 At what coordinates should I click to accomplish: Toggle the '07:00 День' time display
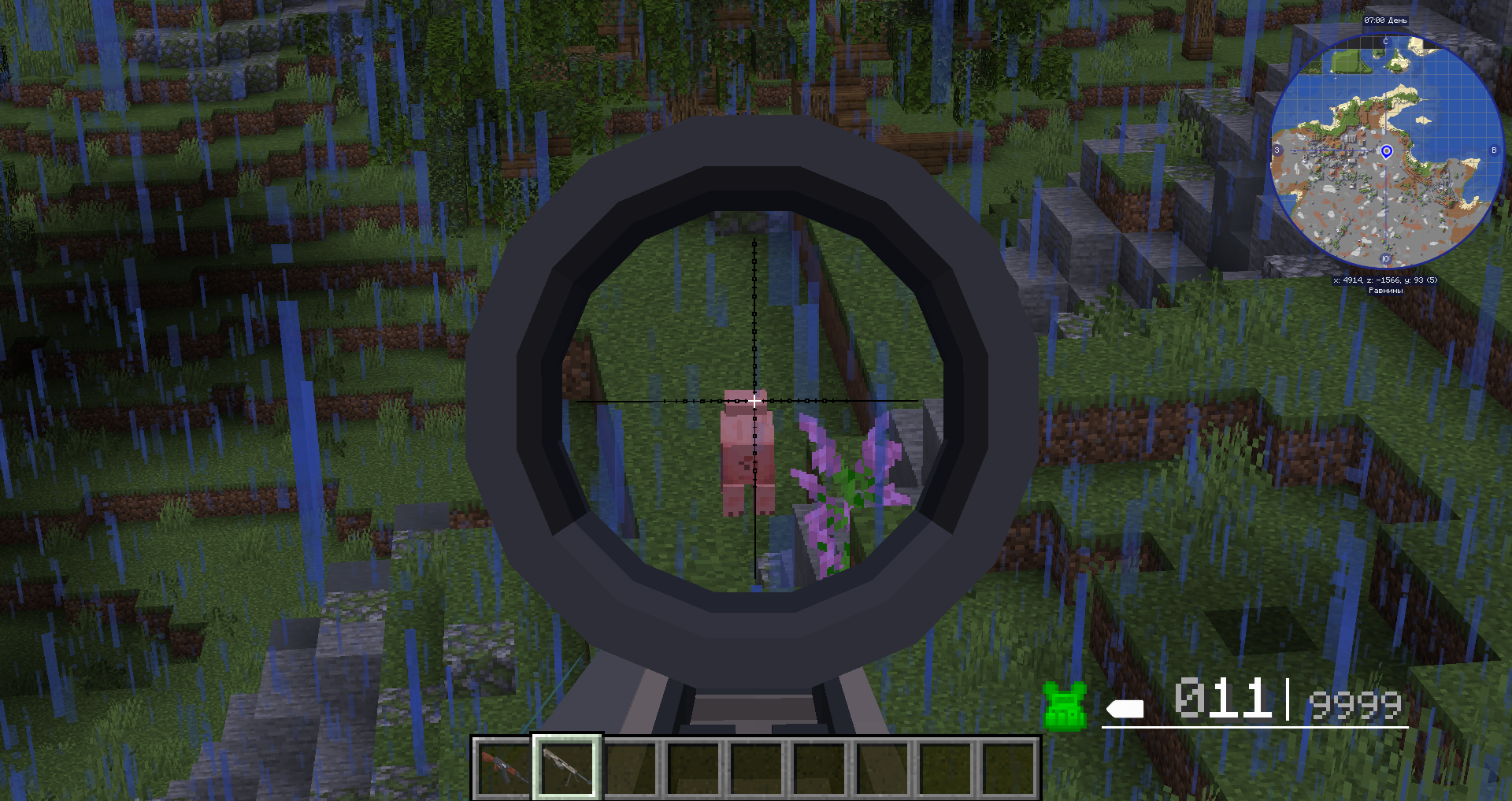click(1386, 20)
